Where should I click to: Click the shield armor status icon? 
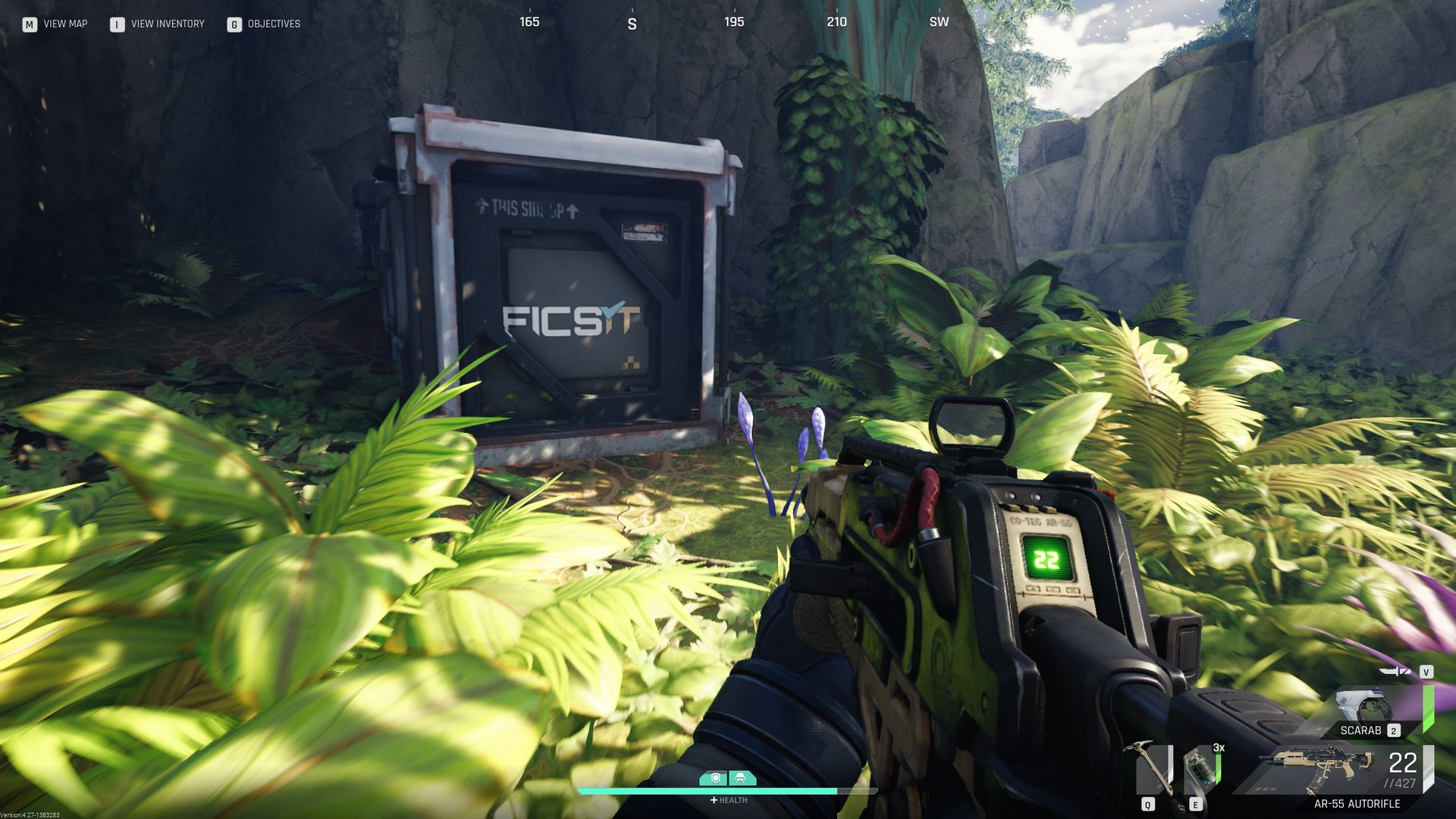[714, 778]
